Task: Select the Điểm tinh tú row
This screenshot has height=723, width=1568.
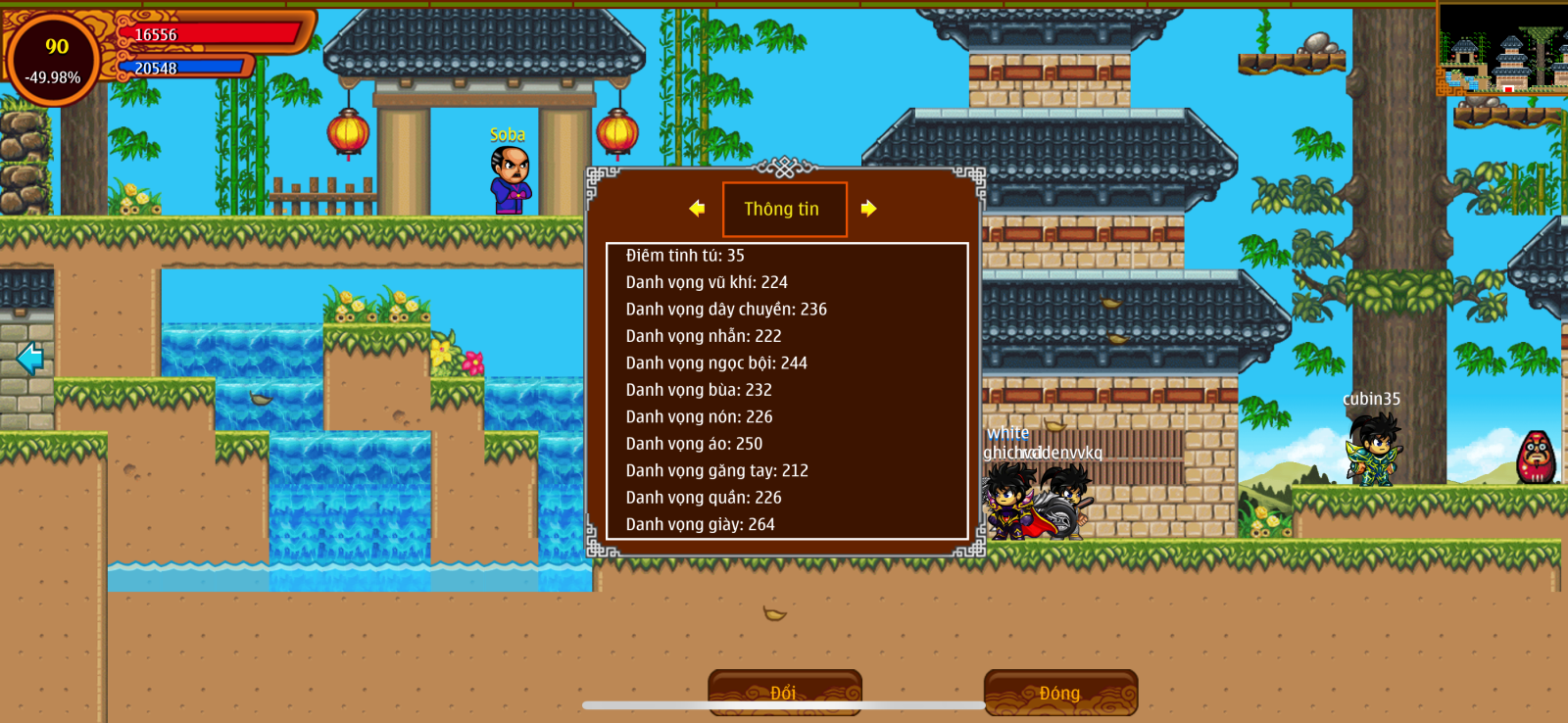Action: (x=685, y=256)
